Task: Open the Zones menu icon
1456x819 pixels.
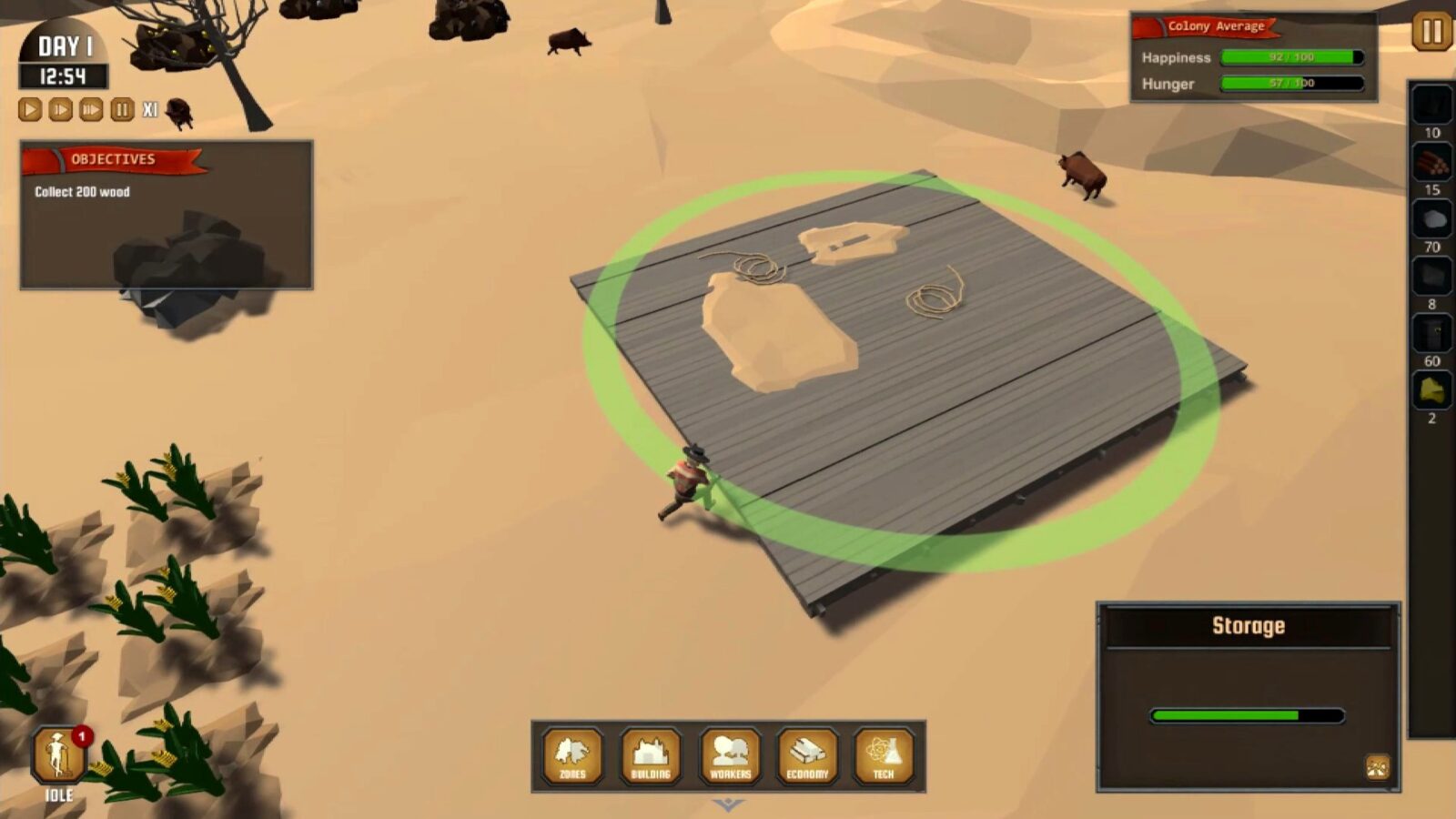Action: point(572,757)
